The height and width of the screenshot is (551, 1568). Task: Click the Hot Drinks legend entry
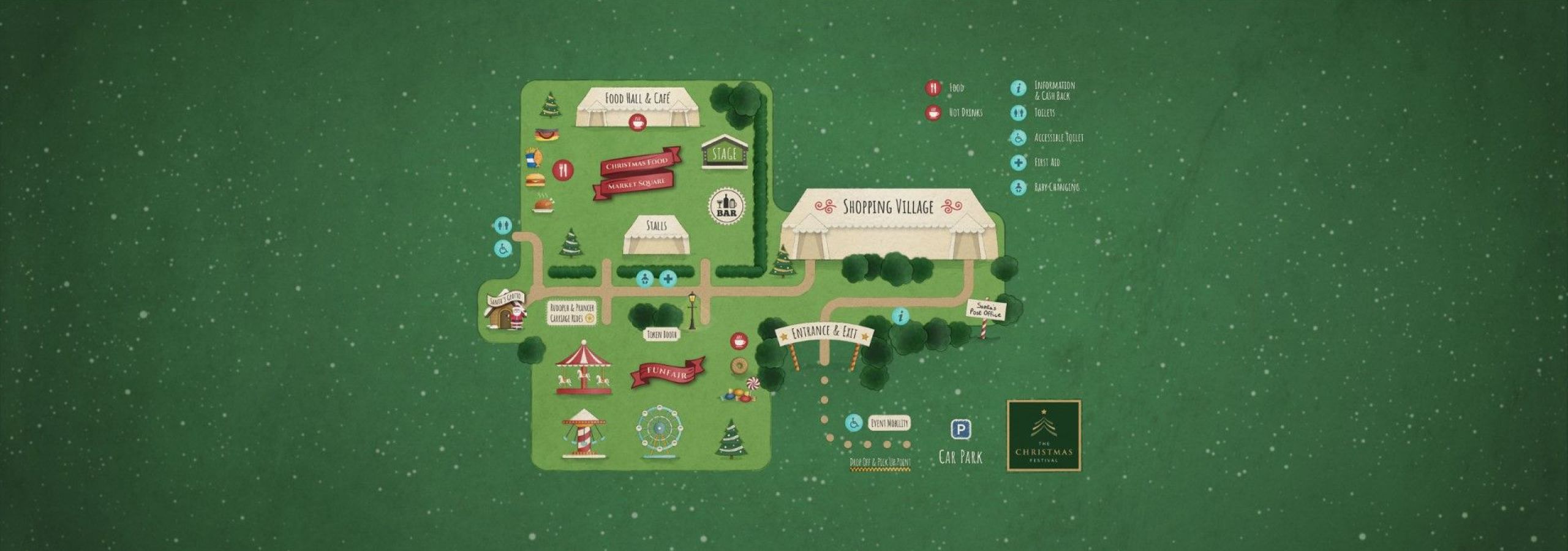click(x=965, y=113)
